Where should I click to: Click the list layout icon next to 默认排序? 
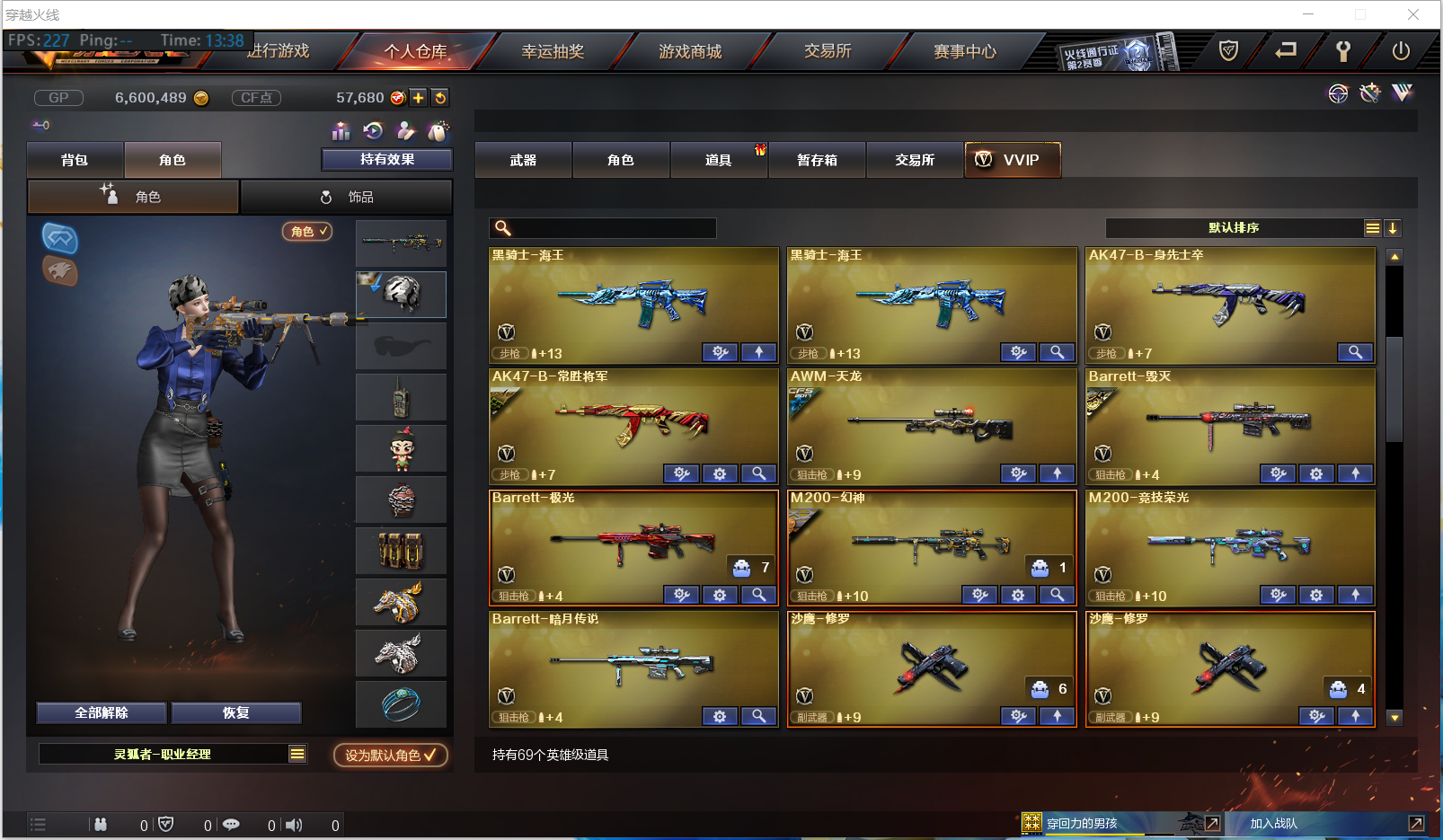pos(1373,228)
